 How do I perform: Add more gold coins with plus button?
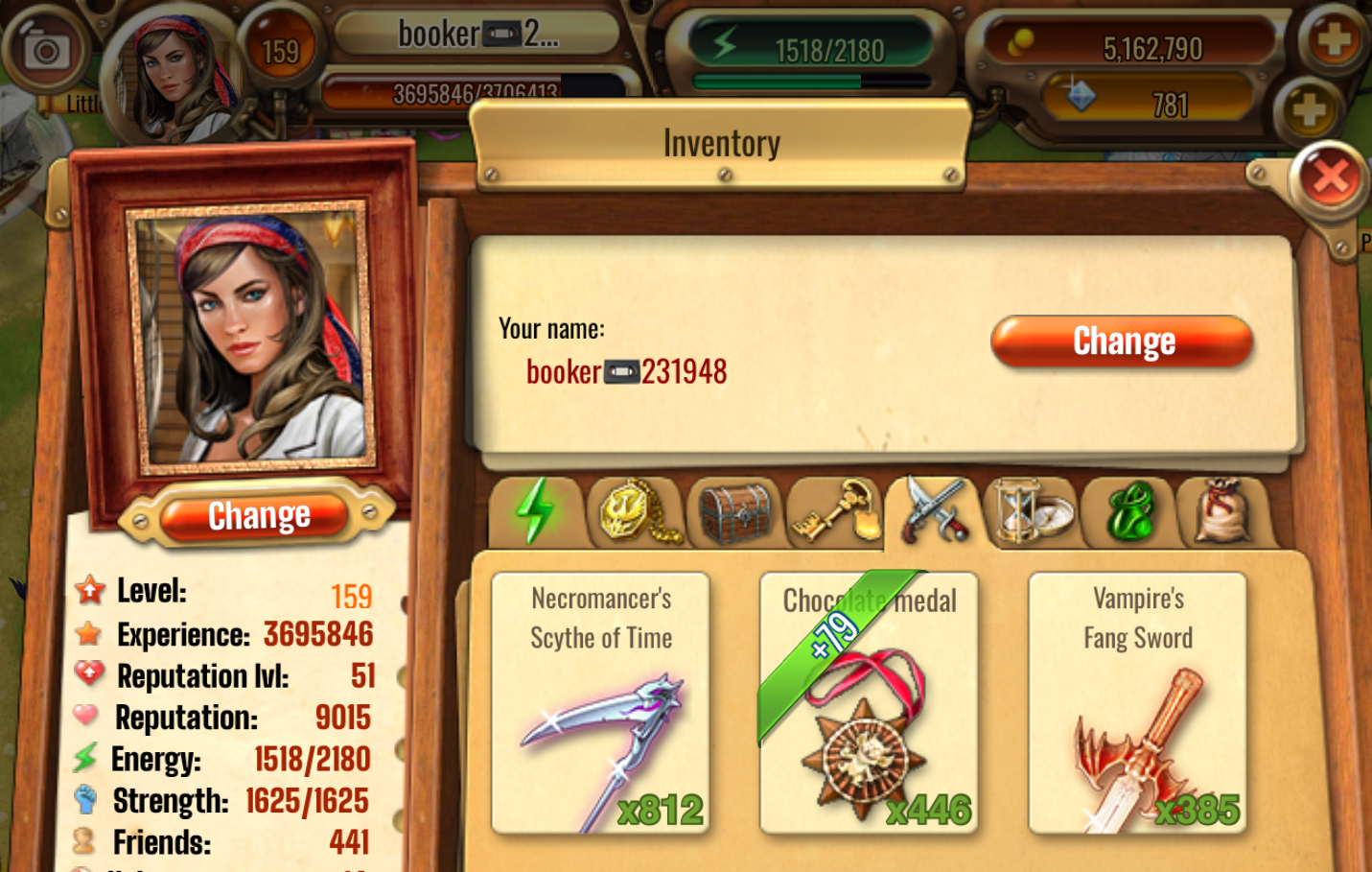click(1334, 40)
